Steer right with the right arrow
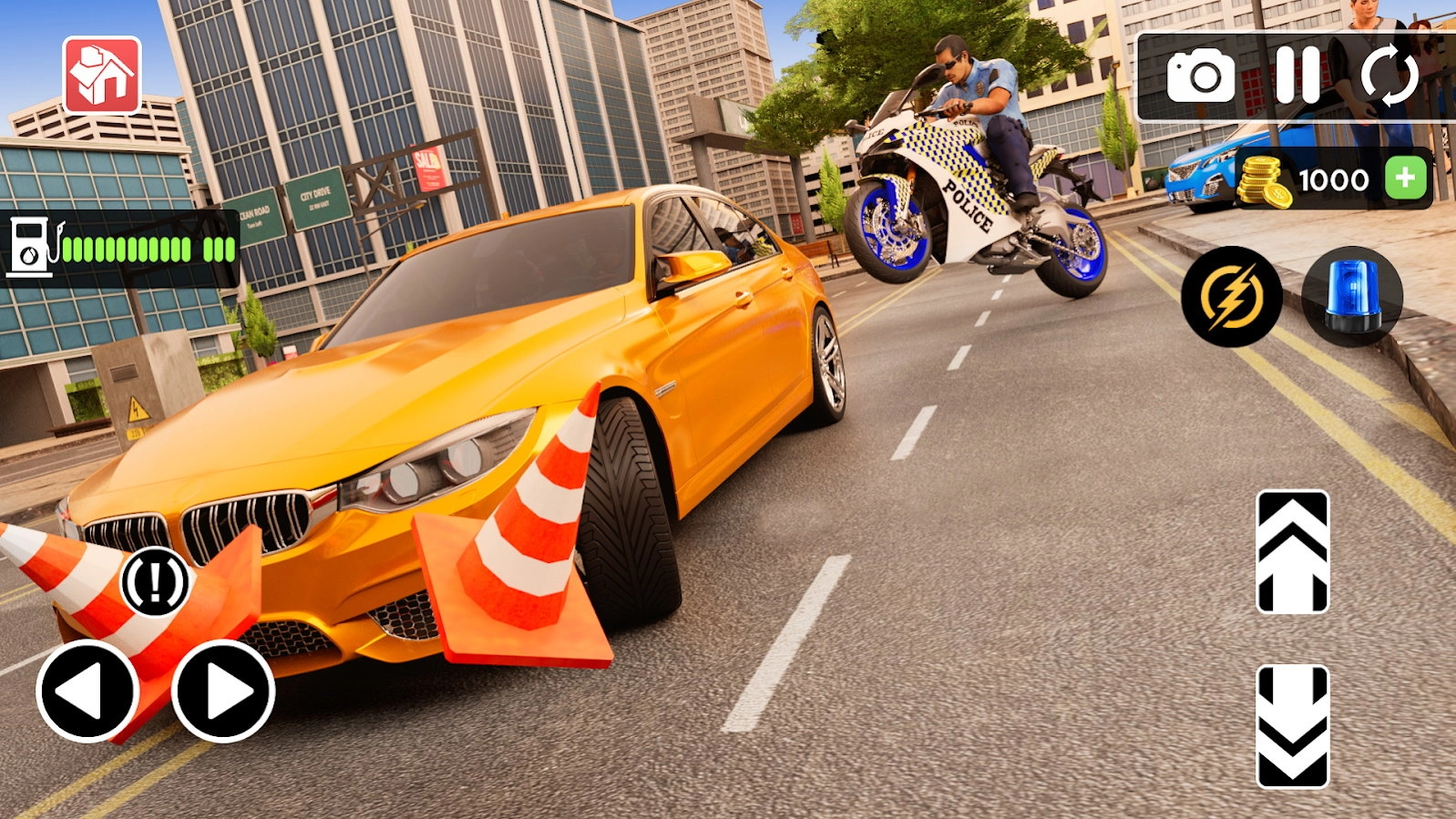 coord(221,692)
